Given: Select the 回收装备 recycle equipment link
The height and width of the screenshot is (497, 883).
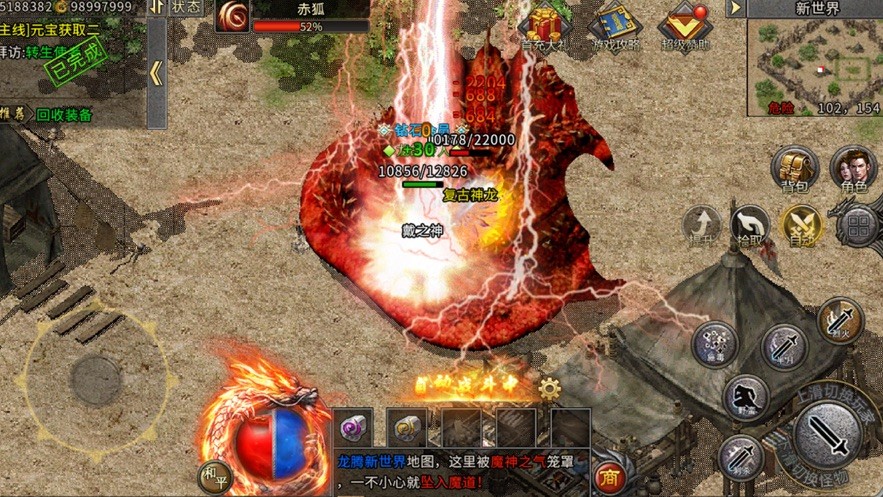Looking at the screenshot, I should (x=64, y=115).
